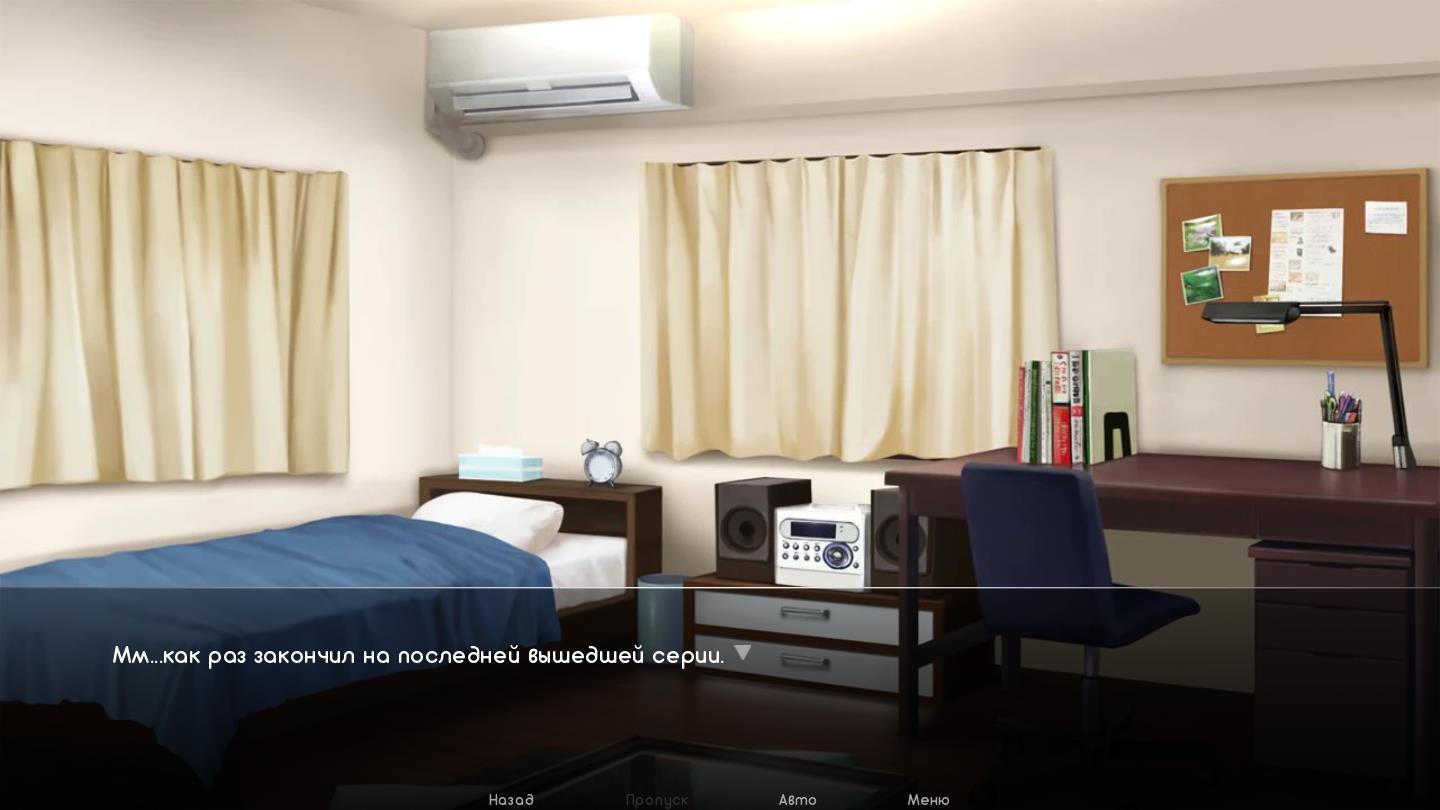Advance dialogue via the triangle arrow indicator
The height and width of the screenshot is (810, 1440).
[742, 653]
